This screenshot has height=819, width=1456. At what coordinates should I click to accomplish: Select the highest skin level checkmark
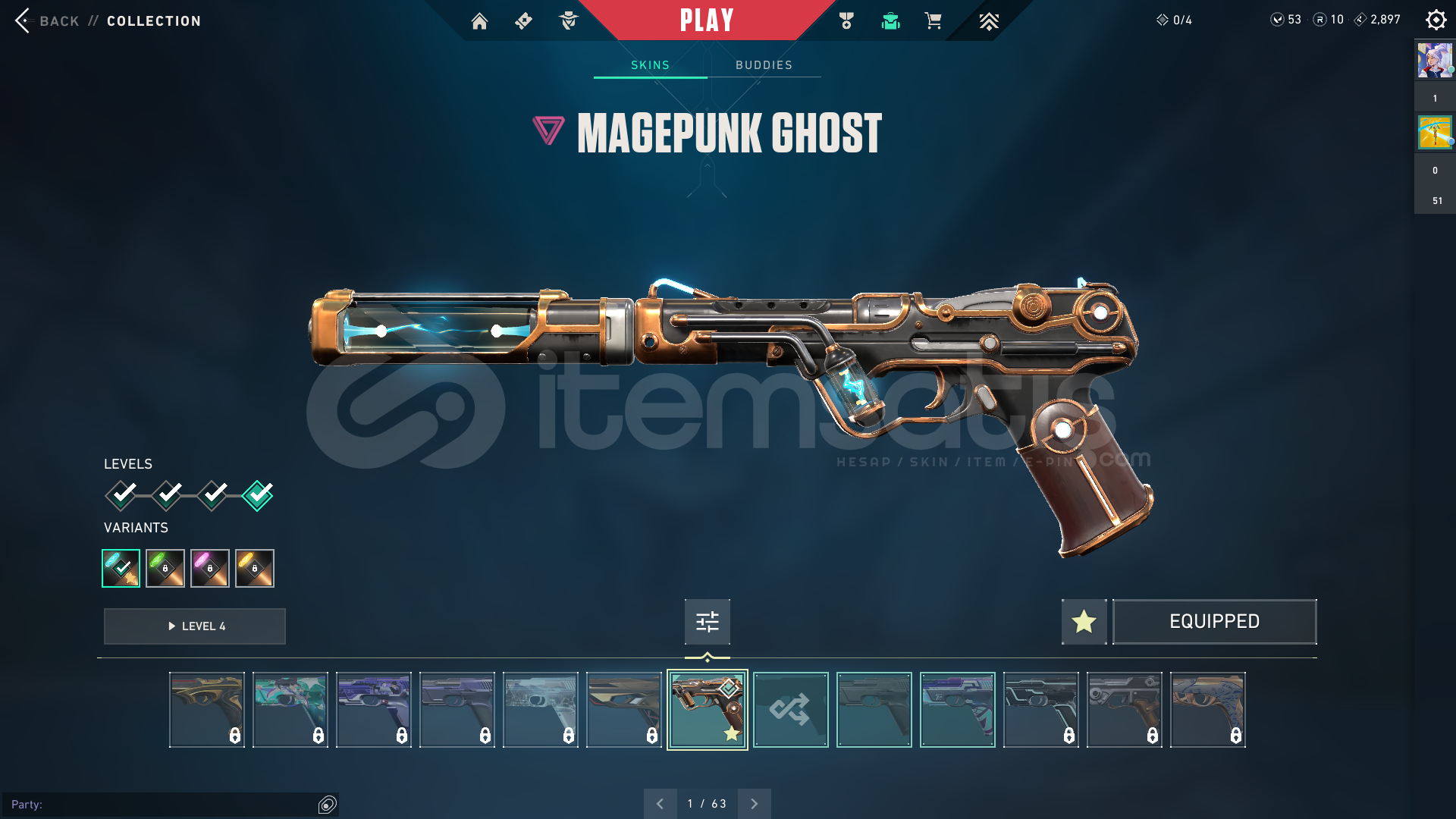click(x=258, y=495)
